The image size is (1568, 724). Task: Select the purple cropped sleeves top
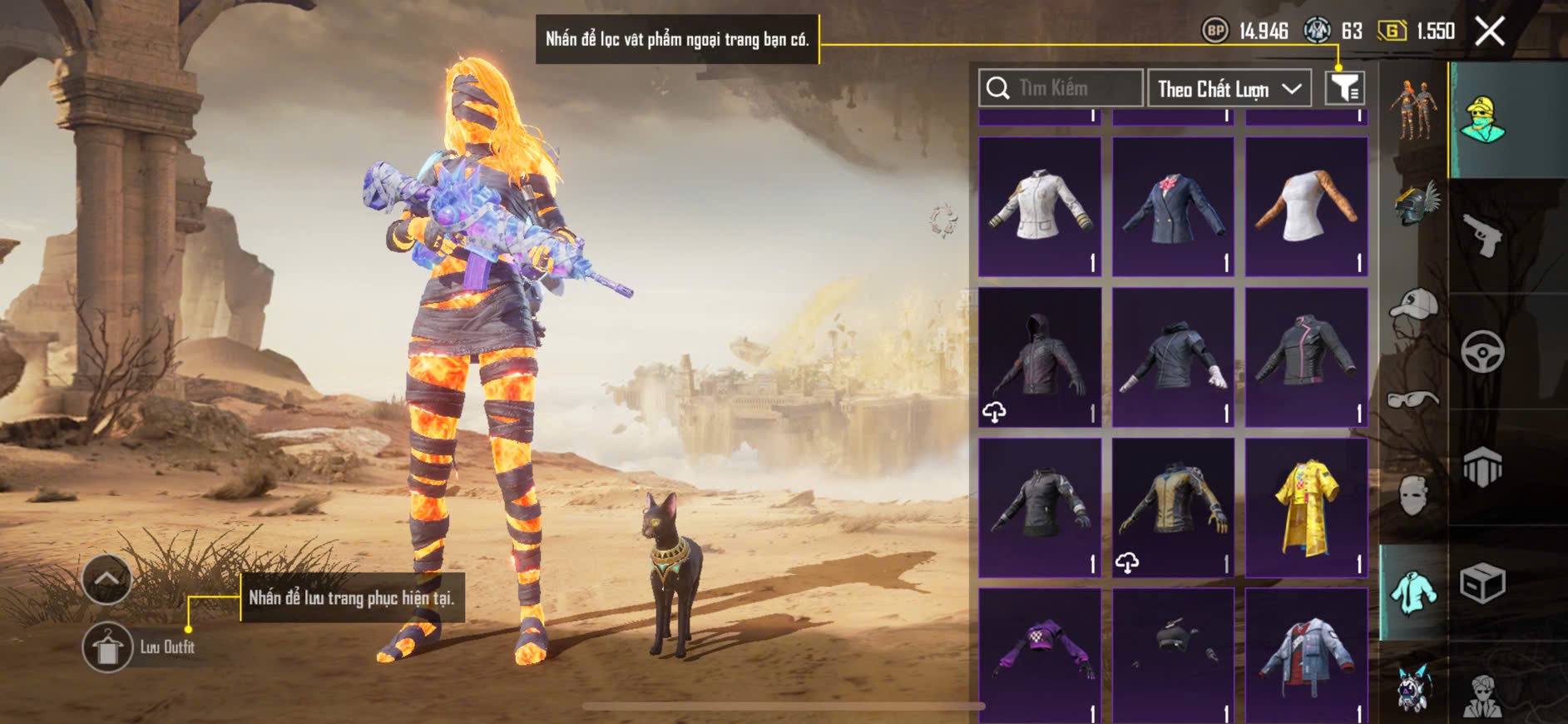(1040, 653)
